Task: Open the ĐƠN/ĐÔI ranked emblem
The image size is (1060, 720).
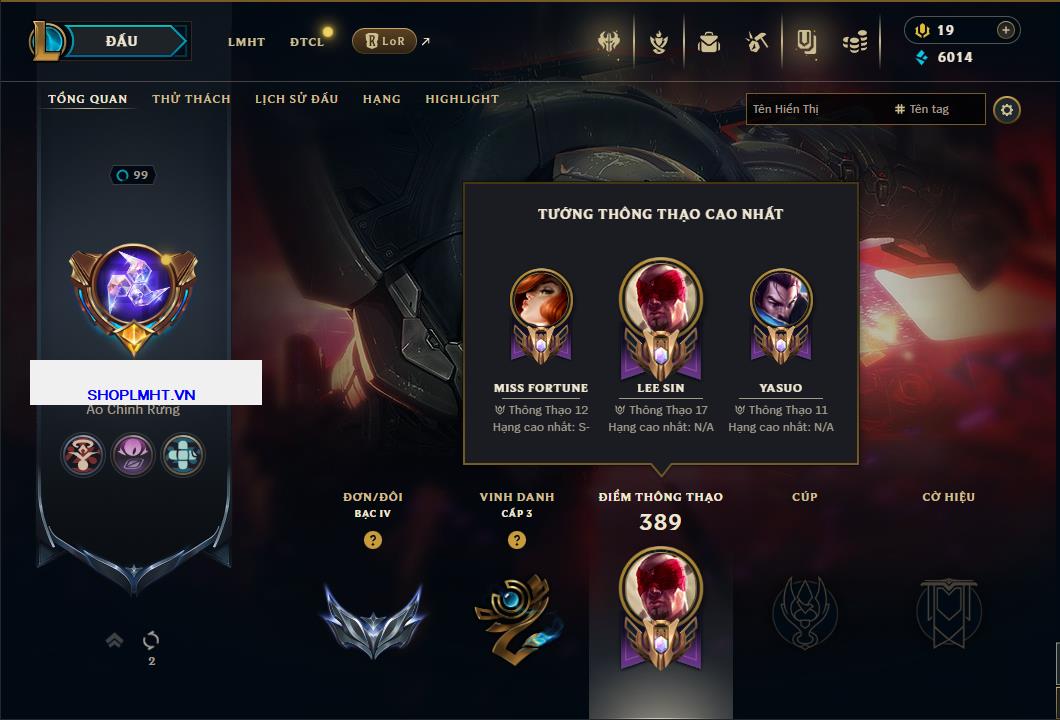Action: pos(372,615)
